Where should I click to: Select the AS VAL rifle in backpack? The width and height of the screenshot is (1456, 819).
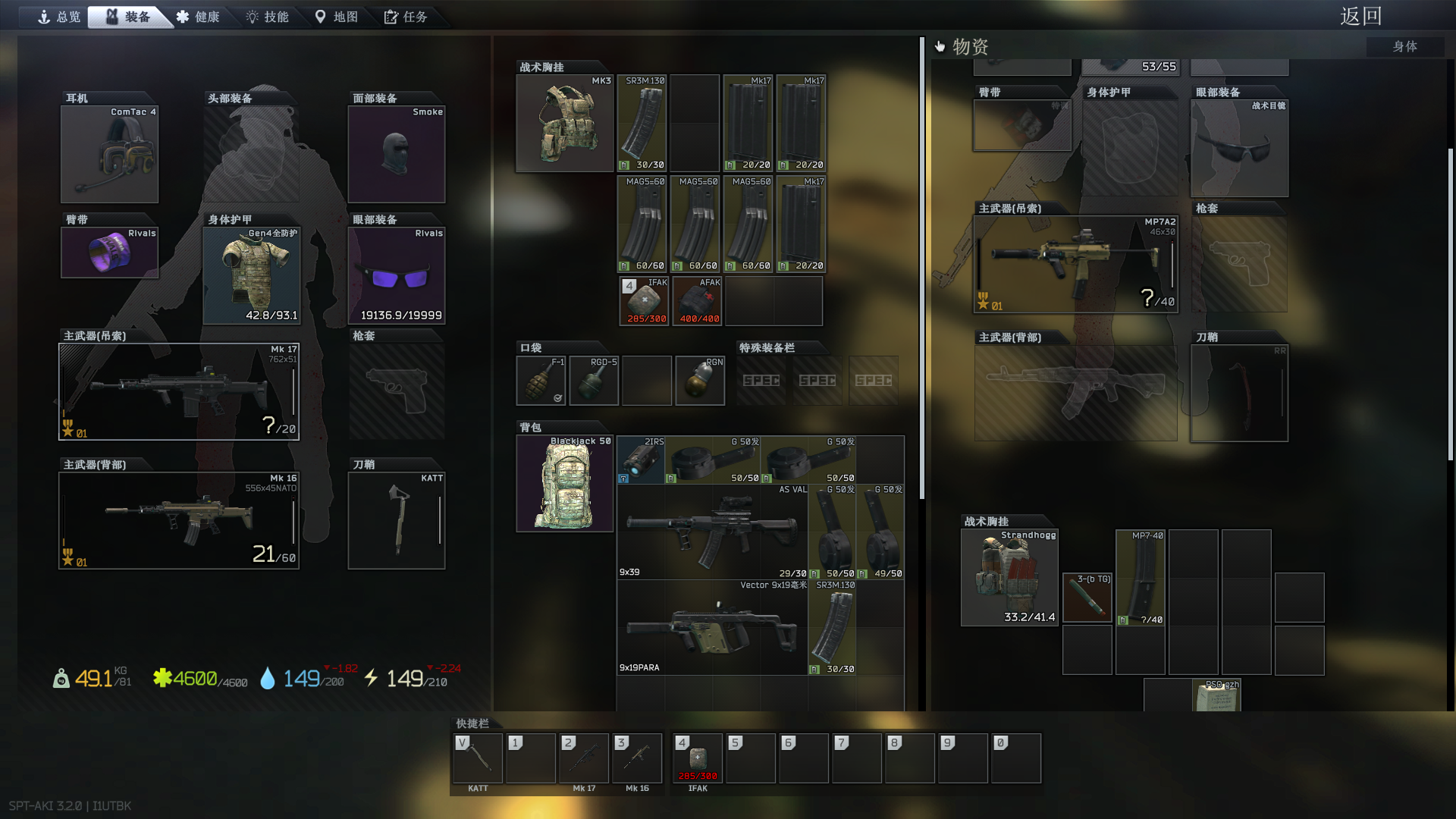(711, 532)
